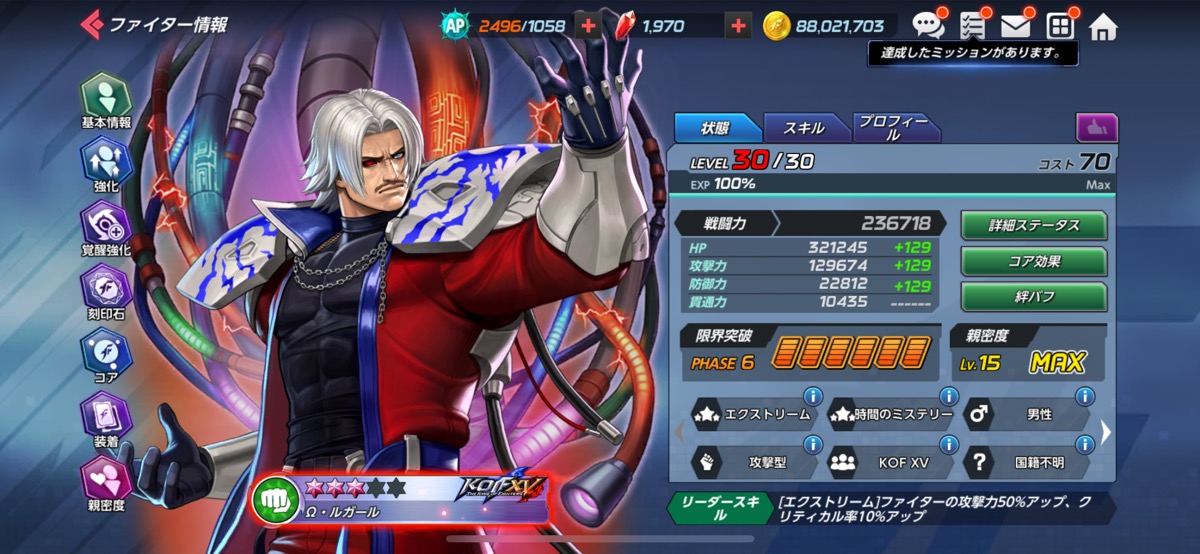The height and width of the screenshot is (554, 1200).
Task: Add AP with the plus button
Action: [x=588, y=26]
